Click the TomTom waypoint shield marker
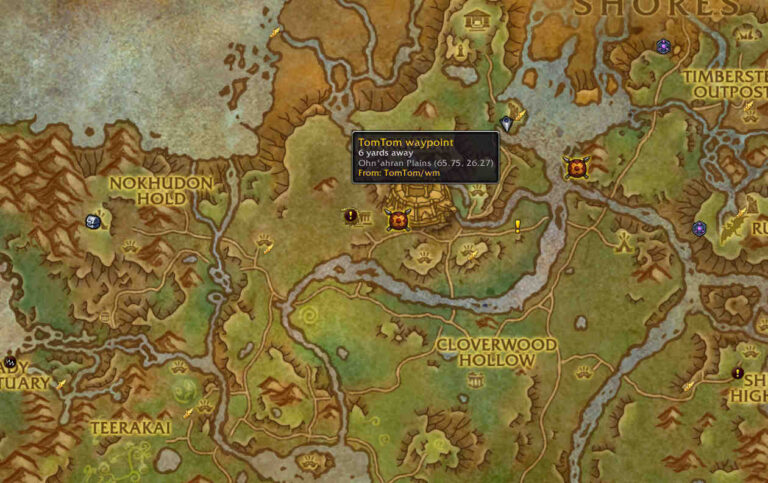Viewport: 768px width, 483px height. (398, 220)
